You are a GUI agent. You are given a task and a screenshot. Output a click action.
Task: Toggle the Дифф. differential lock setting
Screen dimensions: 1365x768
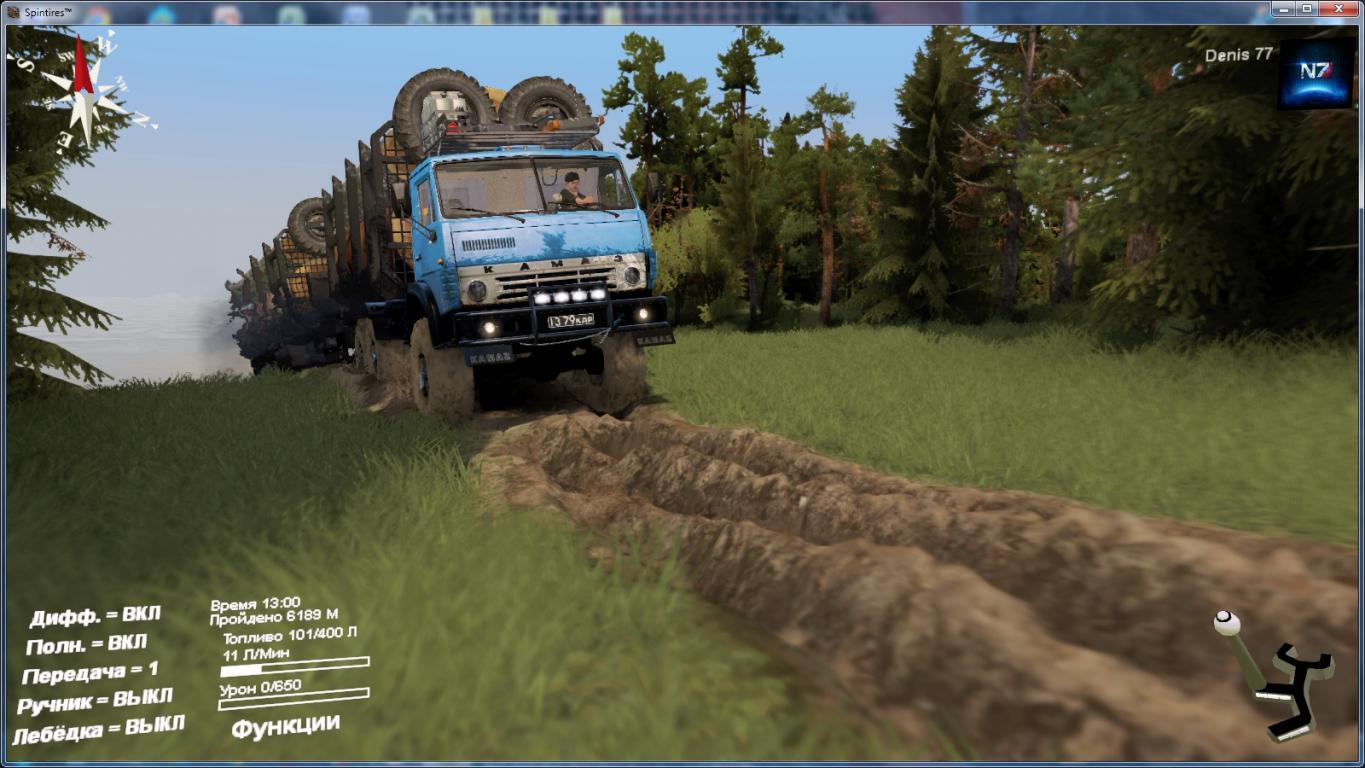pos(95,616)
